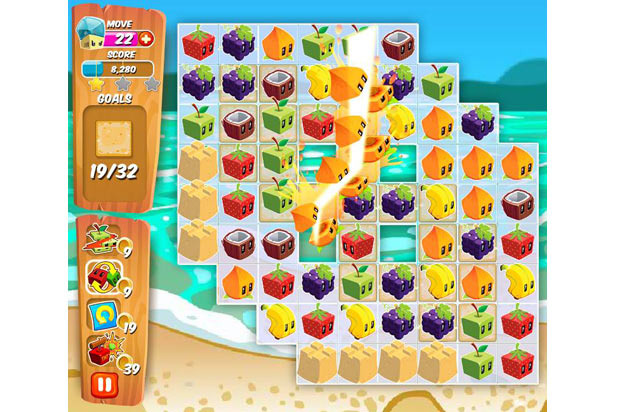This screenshot has width=618, height=412.
Task: Pause the game with the red button
Action: pyautogui.click(x=102, y=384)
